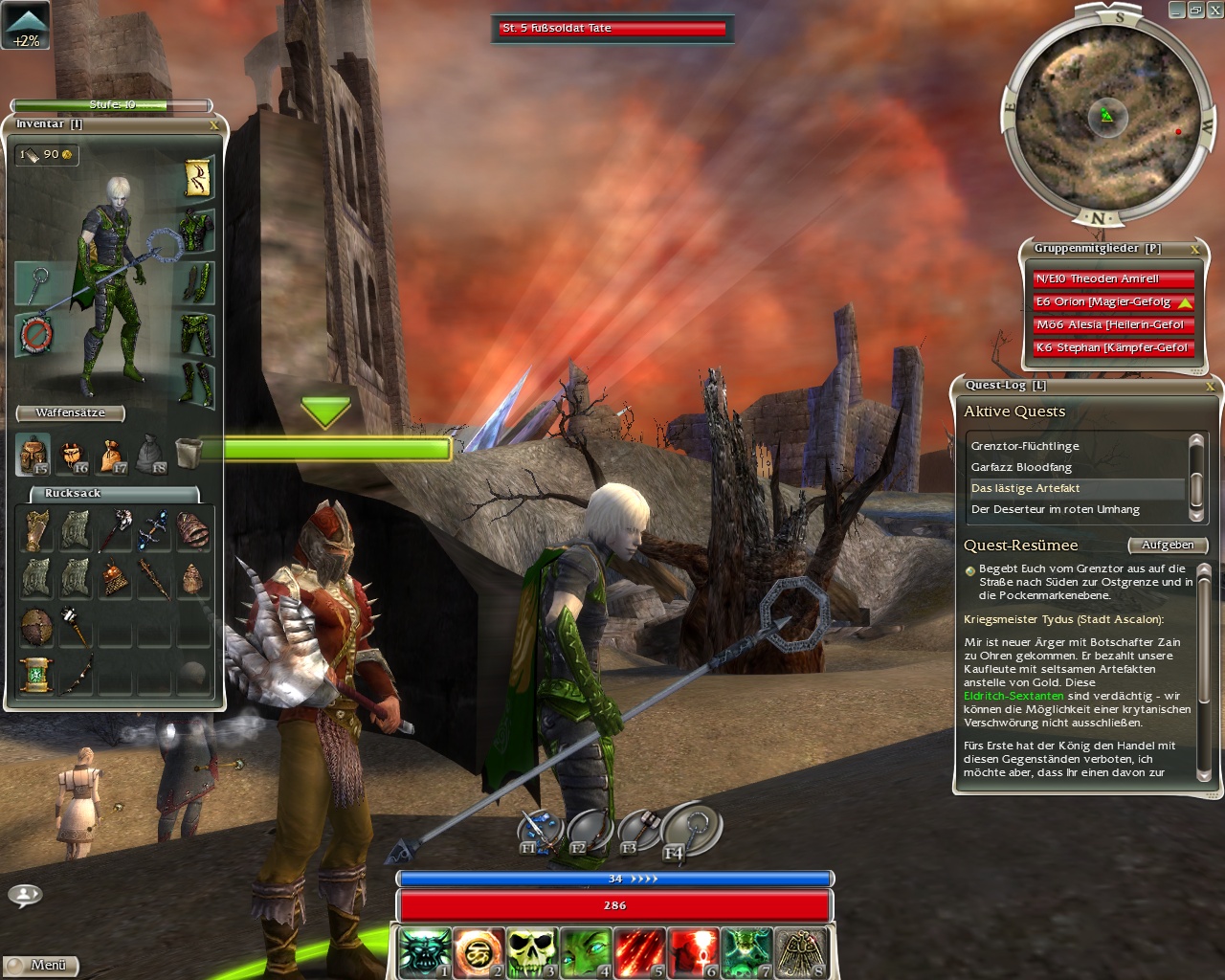Close the Inventar window
Image resolution: width=1225 pixels, height=980 pixels.
click(214, 125)
